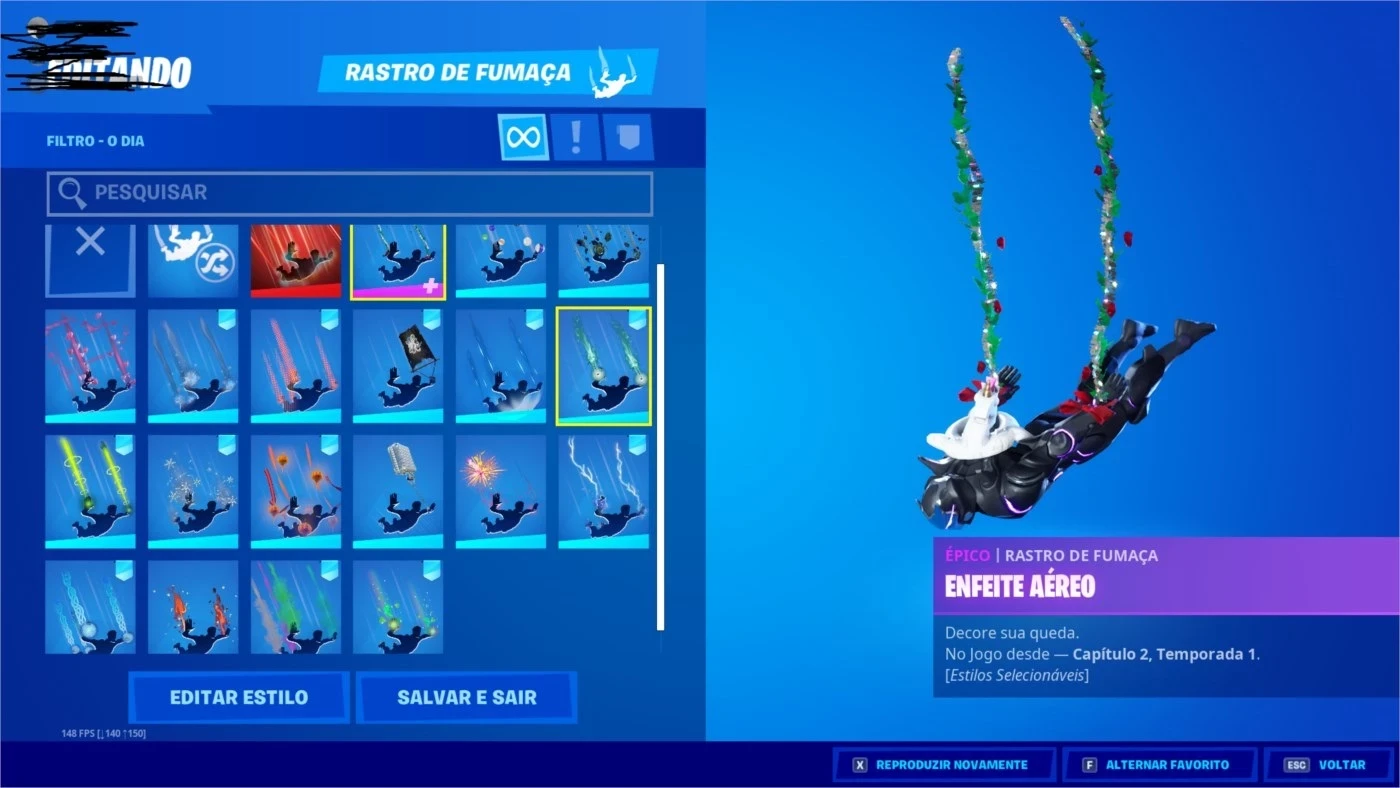The width and height of the screenshot is (1400, 788).
Task: Click inside the Pesquisar search field
Action: point(350,193)
